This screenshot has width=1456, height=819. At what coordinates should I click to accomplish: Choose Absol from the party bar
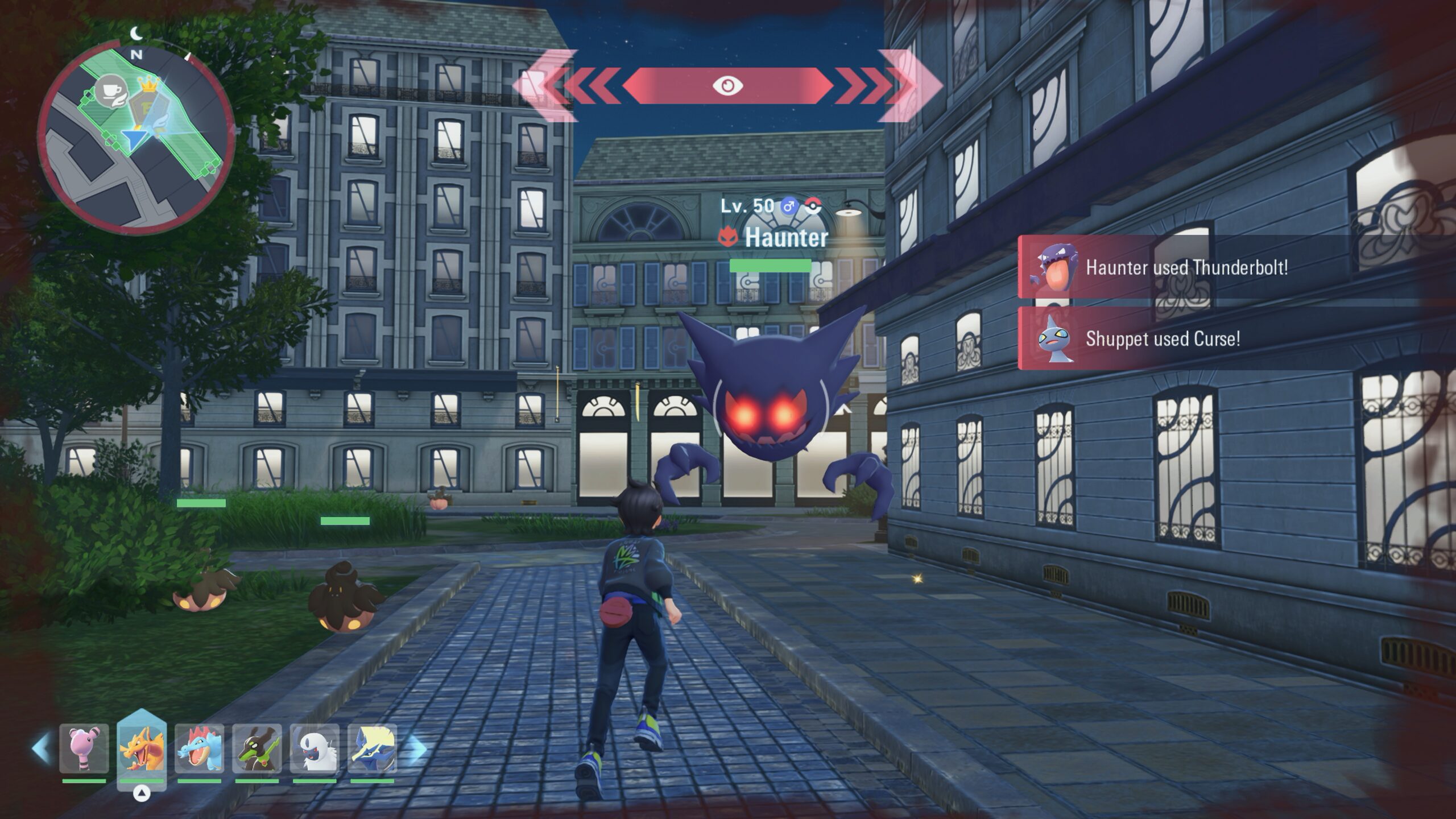point(315,748)
